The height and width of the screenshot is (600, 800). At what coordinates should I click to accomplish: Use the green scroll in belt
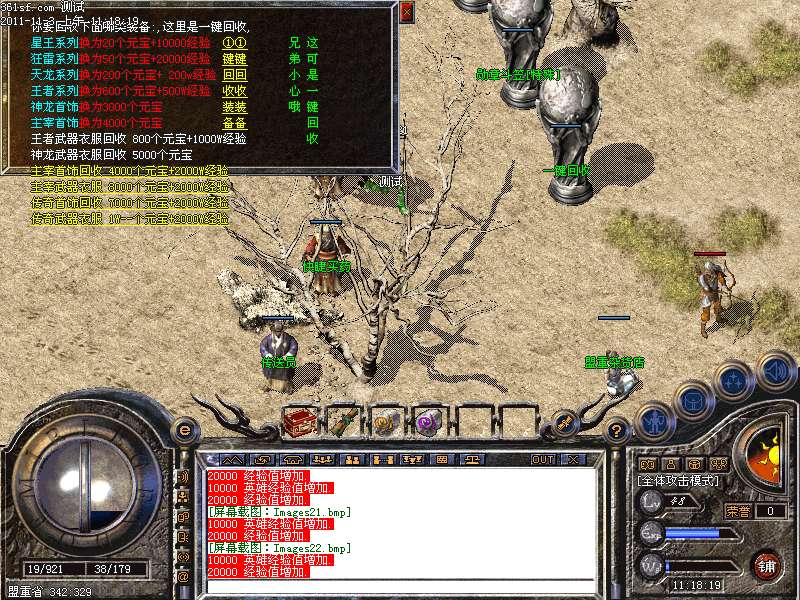(x=343, y=423)
